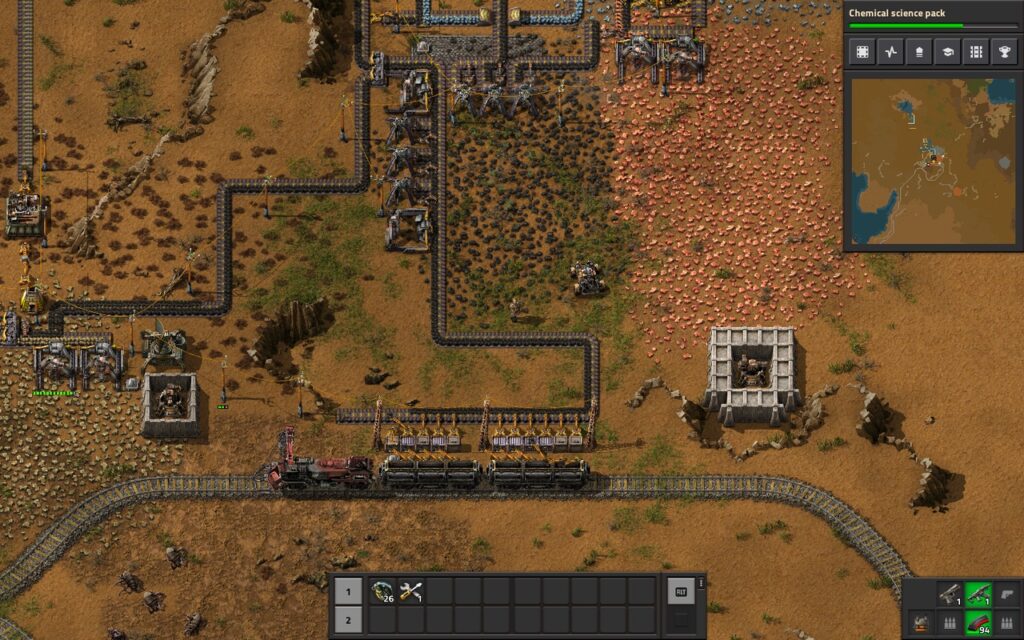Open the graduation cap tutorials button
This screenshot has height=640, width=1024.
[x=947, y=52]
